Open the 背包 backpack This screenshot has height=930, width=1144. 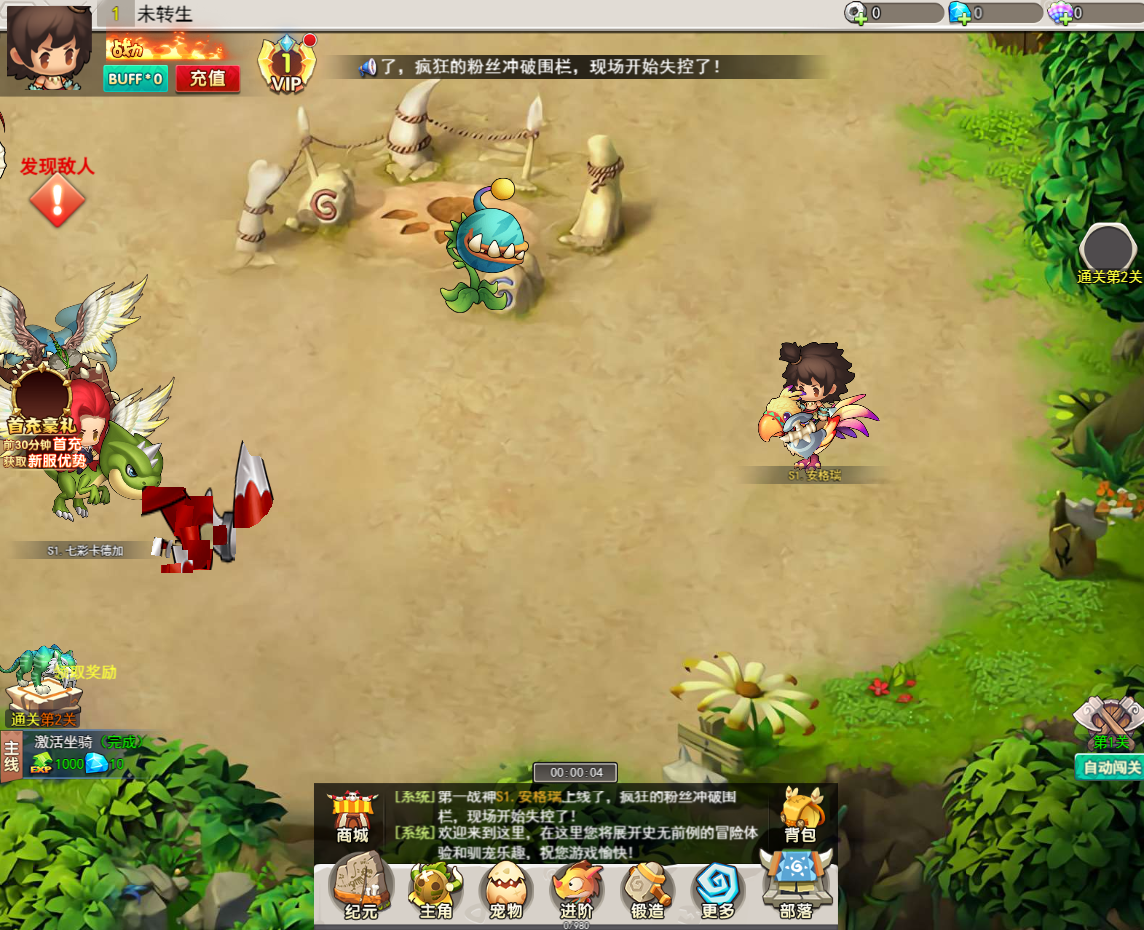[x=800, y=814]
